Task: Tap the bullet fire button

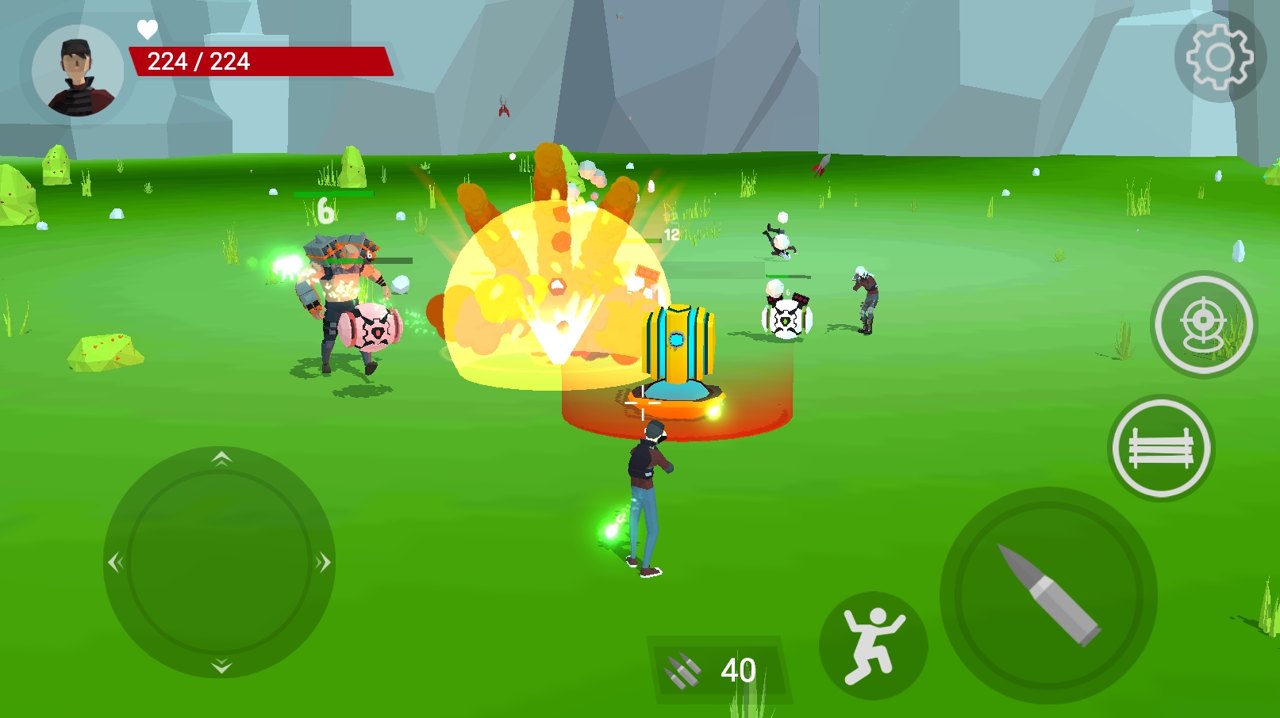Action: pyautogui.click(x=1048, y=596)
